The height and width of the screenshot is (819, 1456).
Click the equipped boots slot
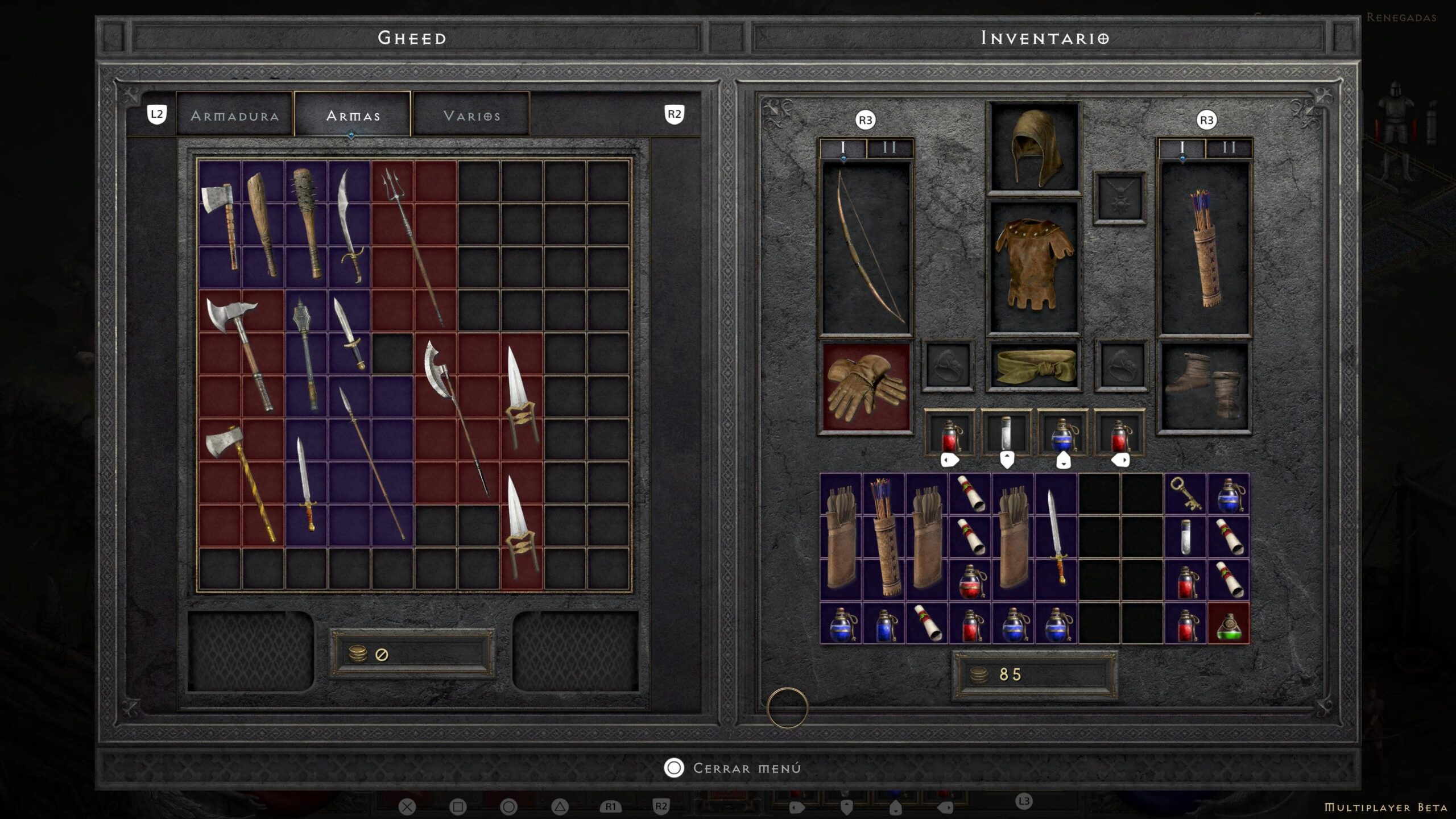point(1205,387)
